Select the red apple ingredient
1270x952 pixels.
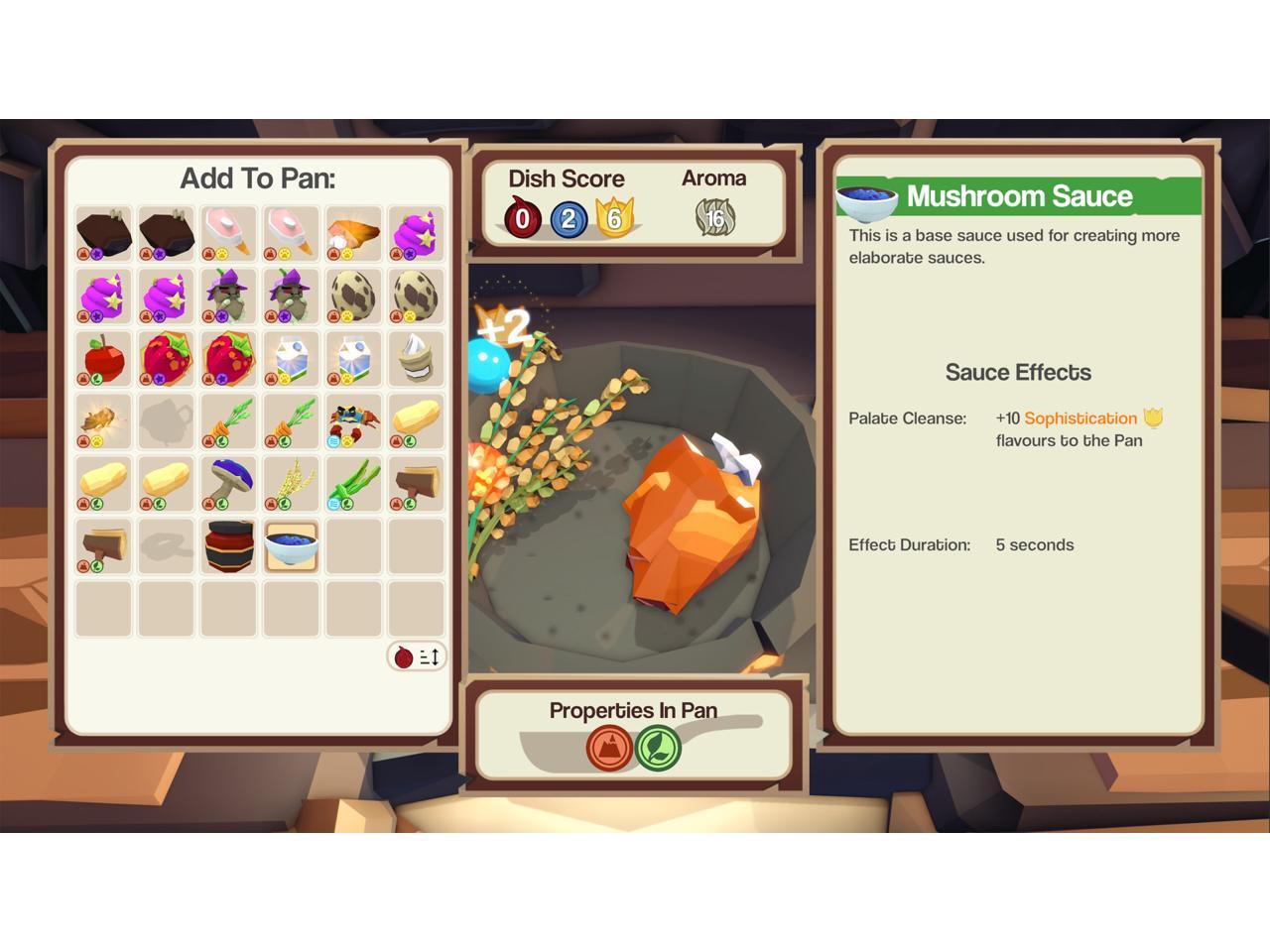click(x=103, y=358)
